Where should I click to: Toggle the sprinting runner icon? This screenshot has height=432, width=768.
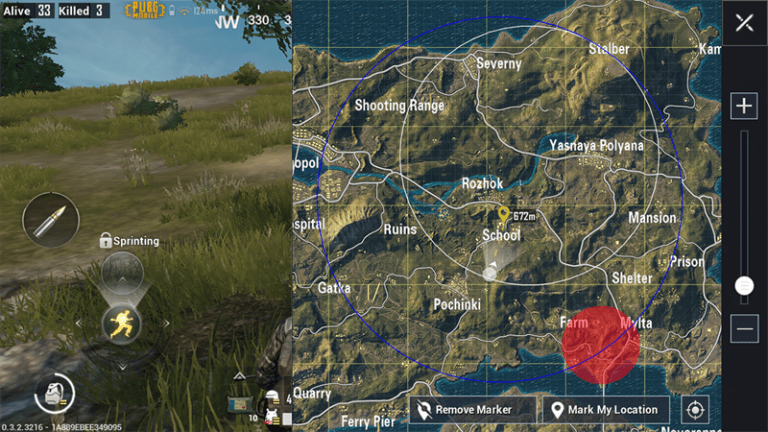tap(121, 322)
